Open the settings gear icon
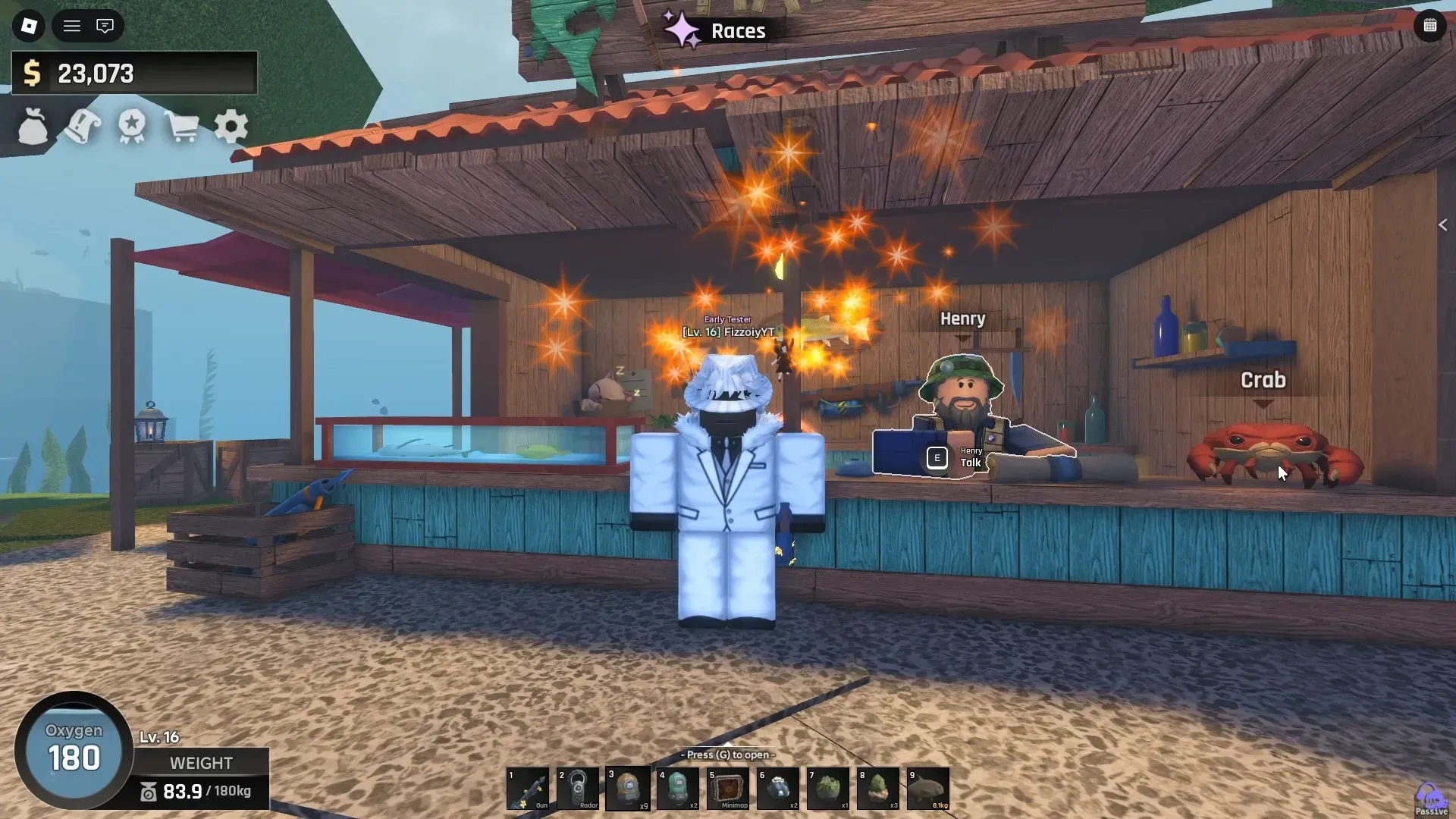Screen dimensions: 1456x819 click(231, 127)
